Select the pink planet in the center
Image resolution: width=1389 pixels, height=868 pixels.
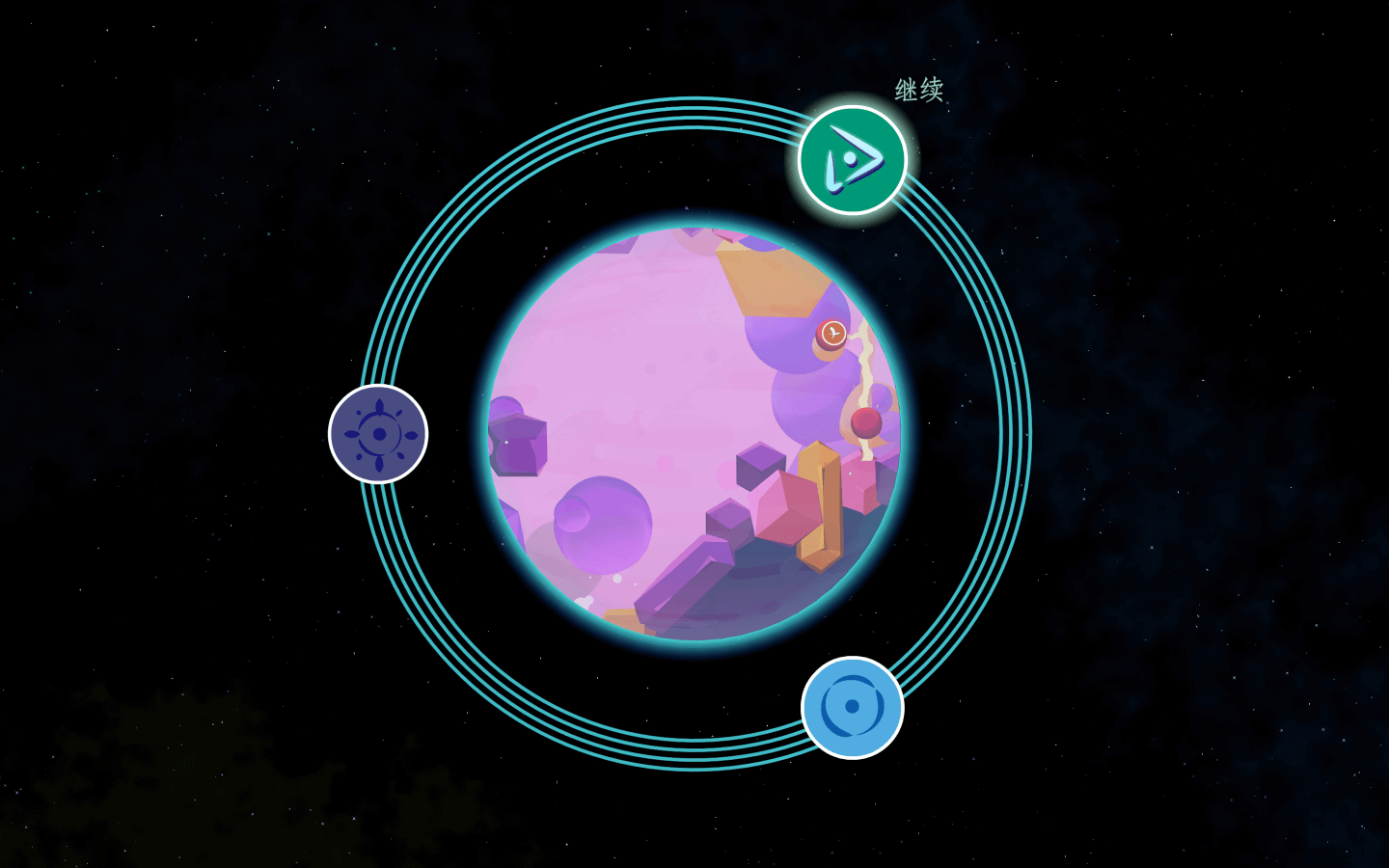tap(693, 433)
